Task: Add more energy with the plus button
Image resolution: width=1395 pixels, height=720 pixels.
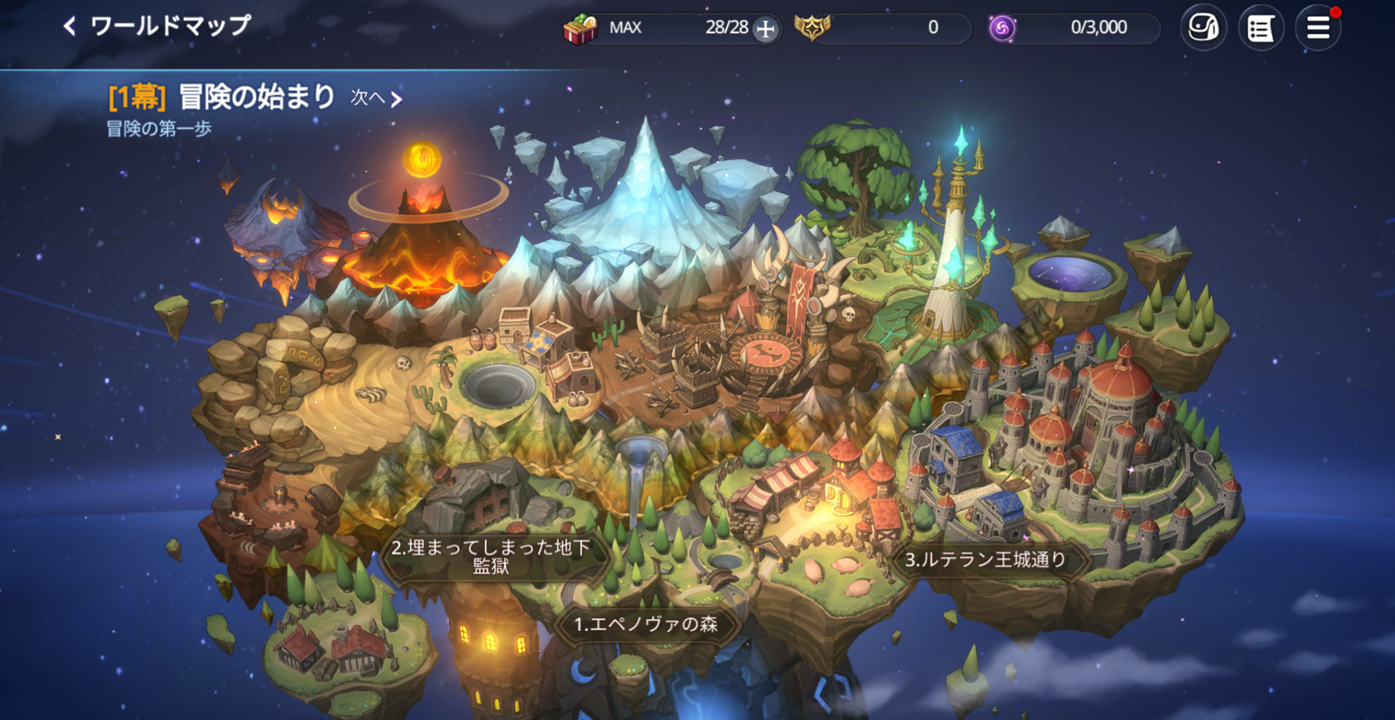Action: (765, 29)
